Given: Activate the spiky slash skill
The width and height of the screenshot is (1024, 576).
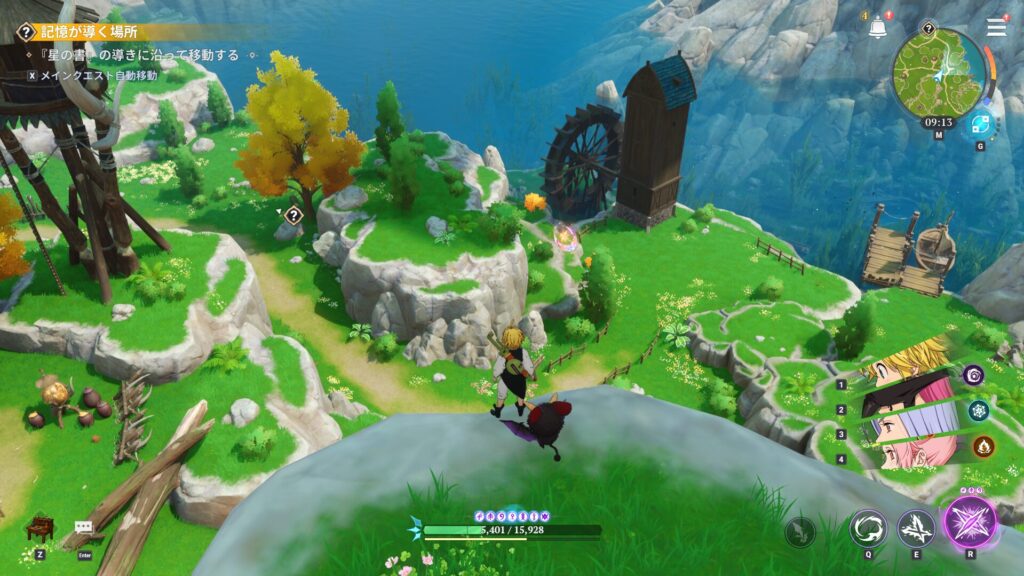Looking at the screenshot, I should pyautogui.click(x=916, y=528).
